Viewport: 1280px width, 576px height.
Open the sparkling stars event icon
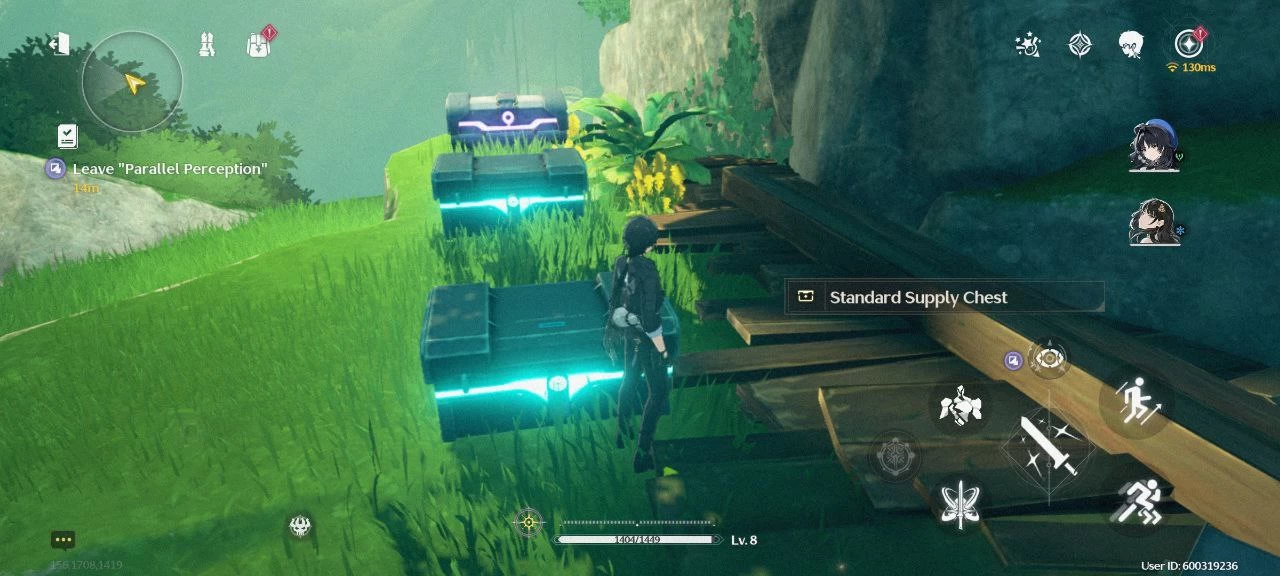[1027, 45]
